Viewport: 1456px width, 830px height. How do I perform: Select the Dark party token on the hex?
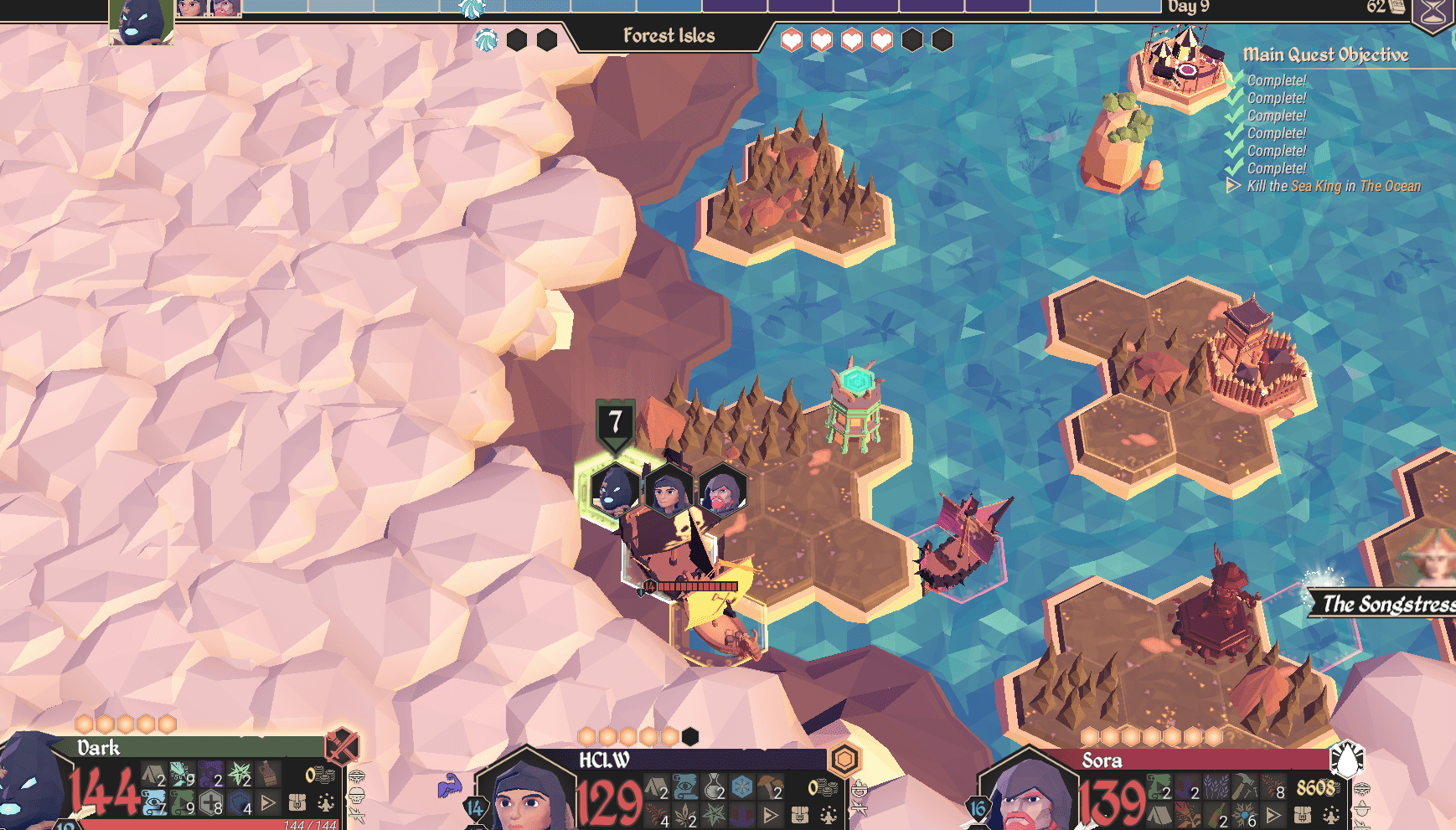click(614, 490)
